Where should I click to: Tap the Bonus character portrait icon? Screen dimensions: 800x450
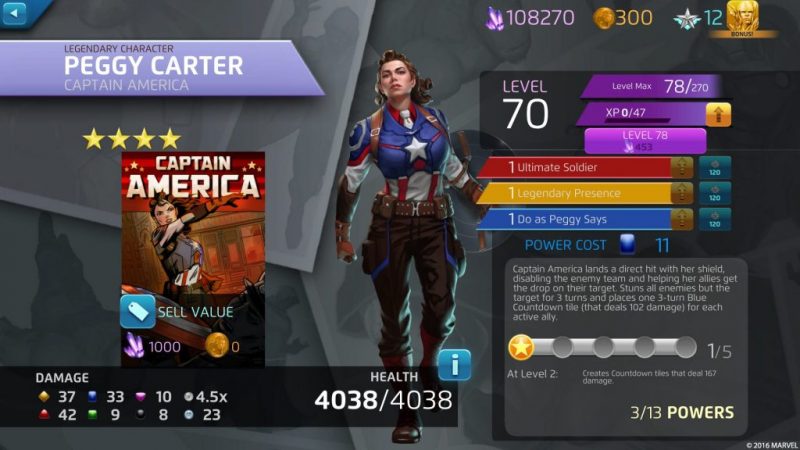[741, 18]
